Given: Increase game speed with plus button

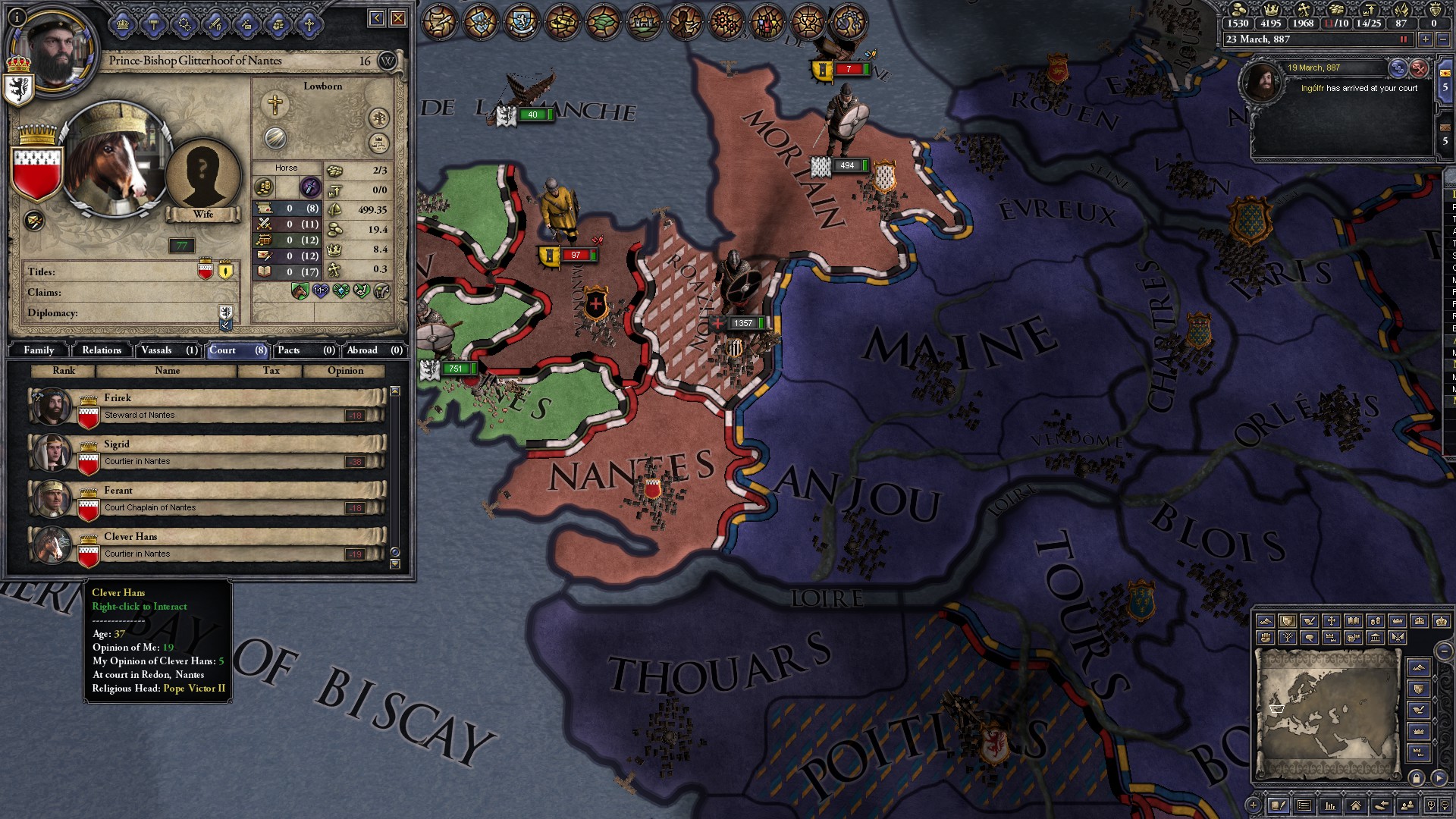Looking at the screenshot, I should [1426, 39].
